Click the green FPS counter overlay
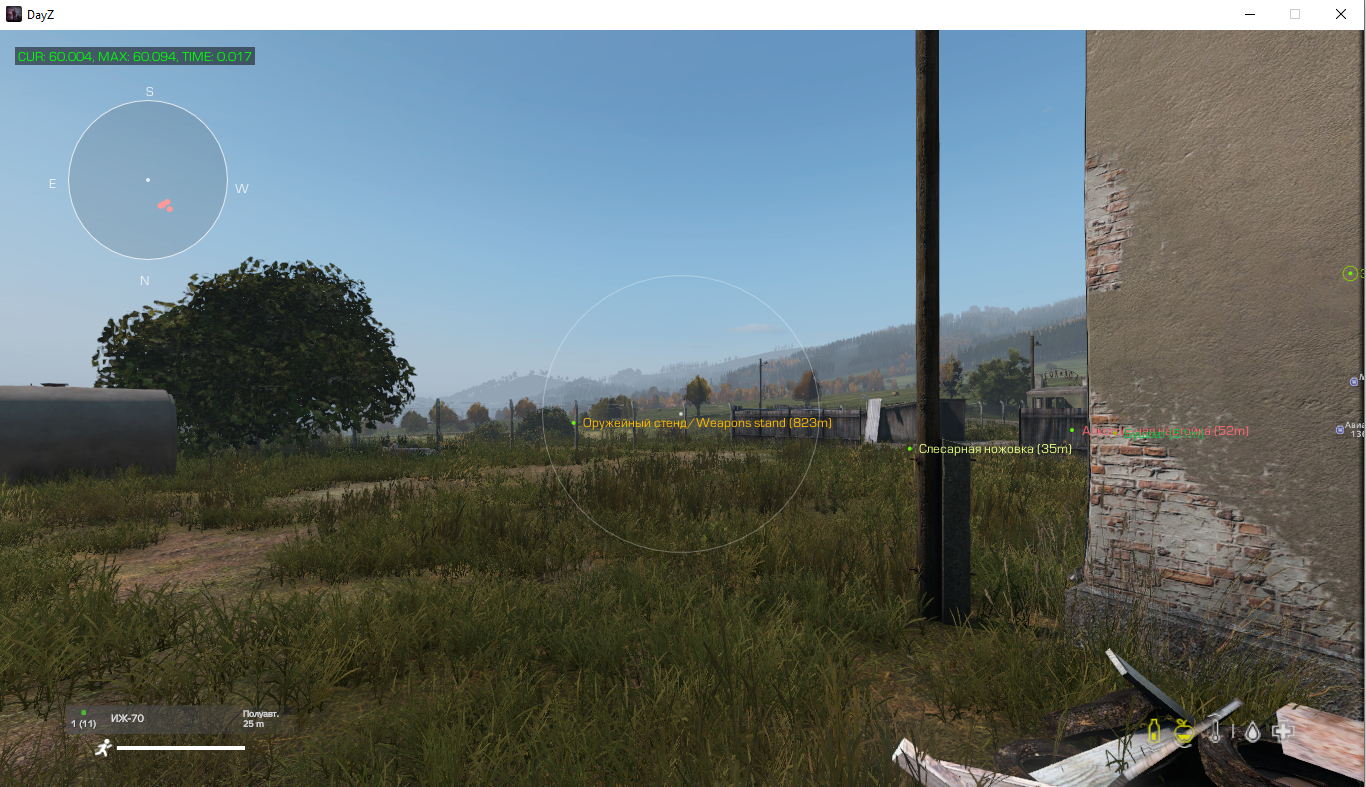1366x787 pixels. 133,57
